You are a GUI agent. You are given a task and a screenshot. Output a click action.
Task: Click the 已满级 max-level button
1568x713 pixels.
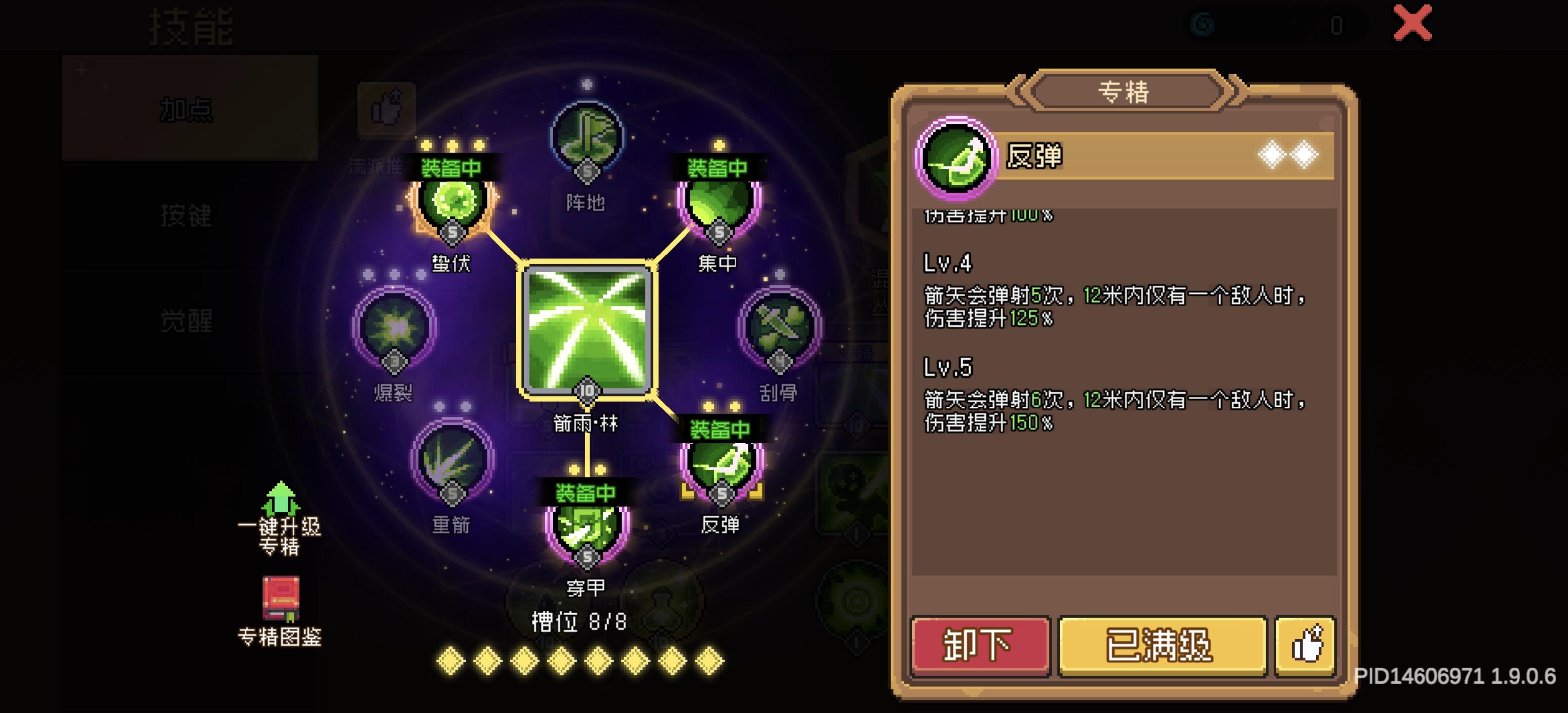click(x=1161, y=647)
